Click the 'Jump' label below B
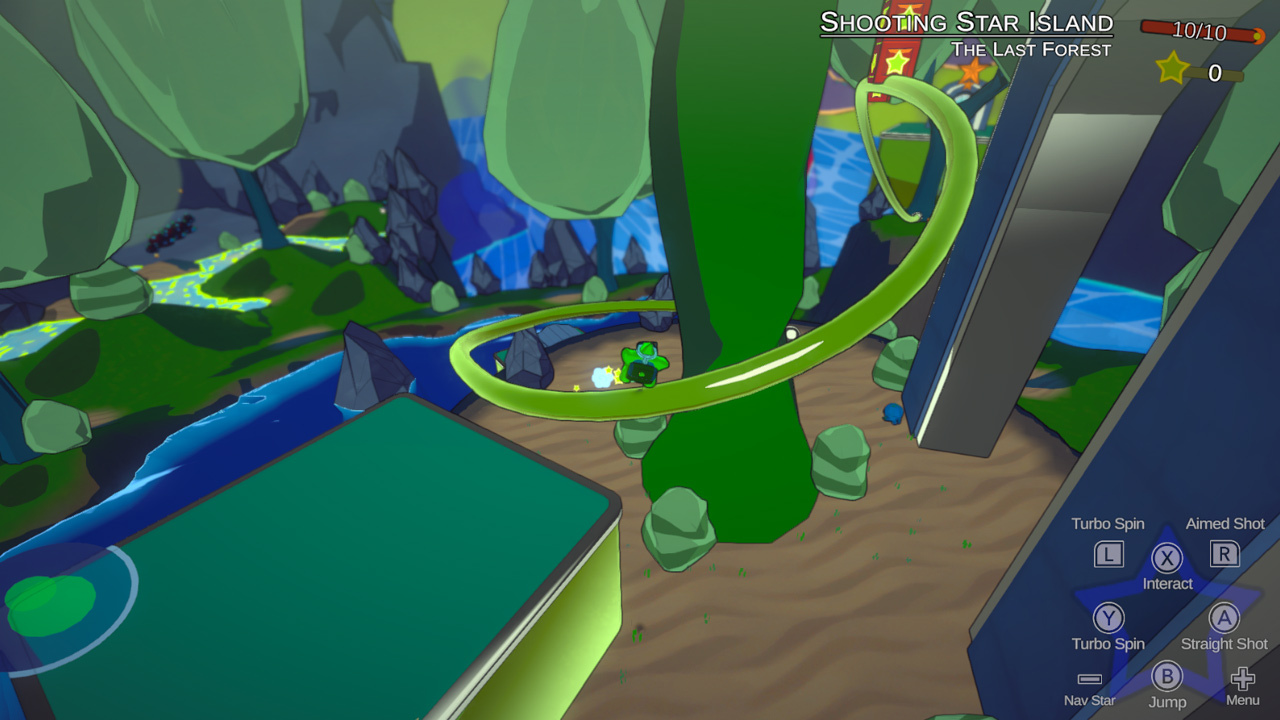 click(x=1167, y=701)
